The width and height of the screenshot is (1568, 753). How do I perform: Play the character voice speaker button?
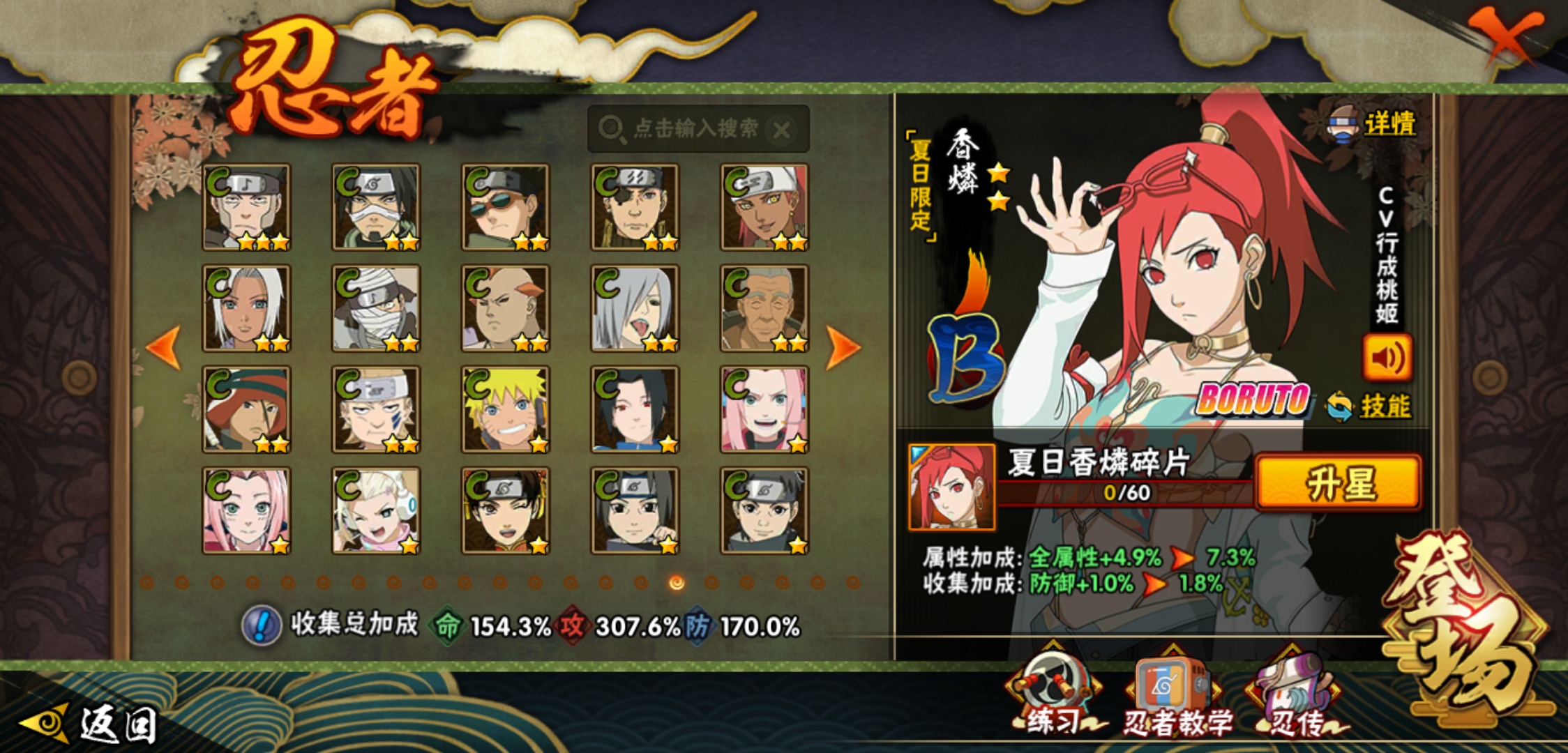click(1387, 358)
